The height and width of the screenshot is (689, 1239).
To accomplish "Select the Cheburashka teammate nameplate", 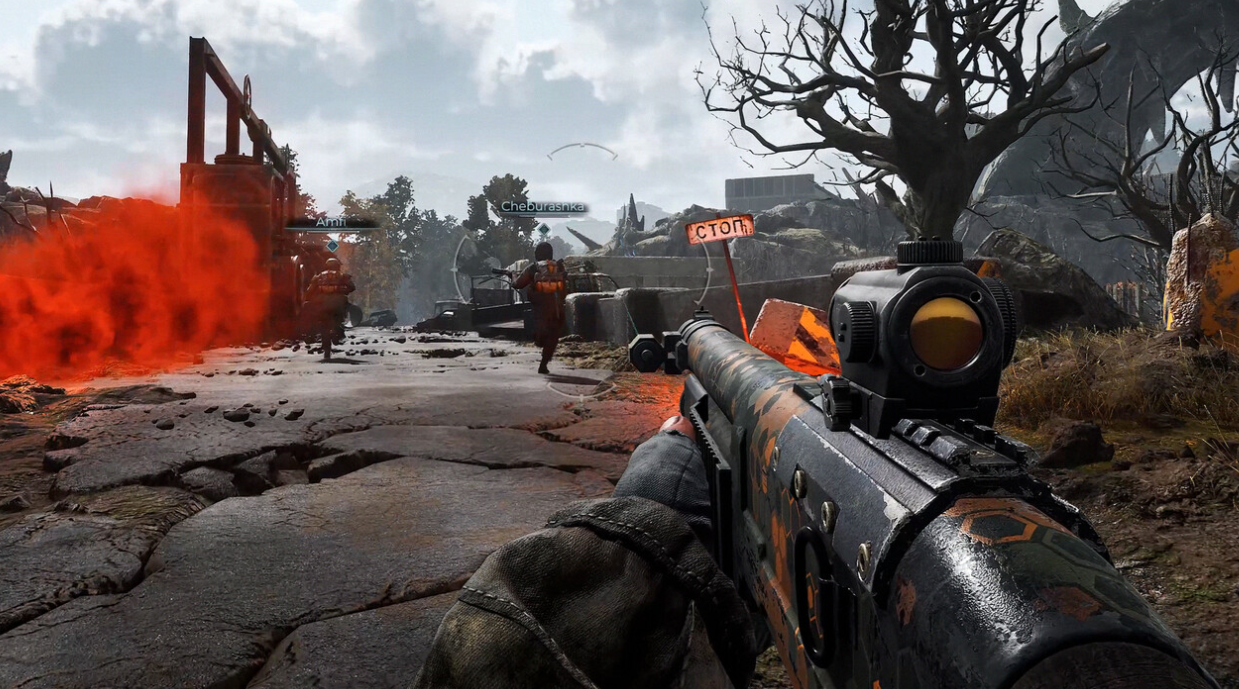I will tap(543, 208).
